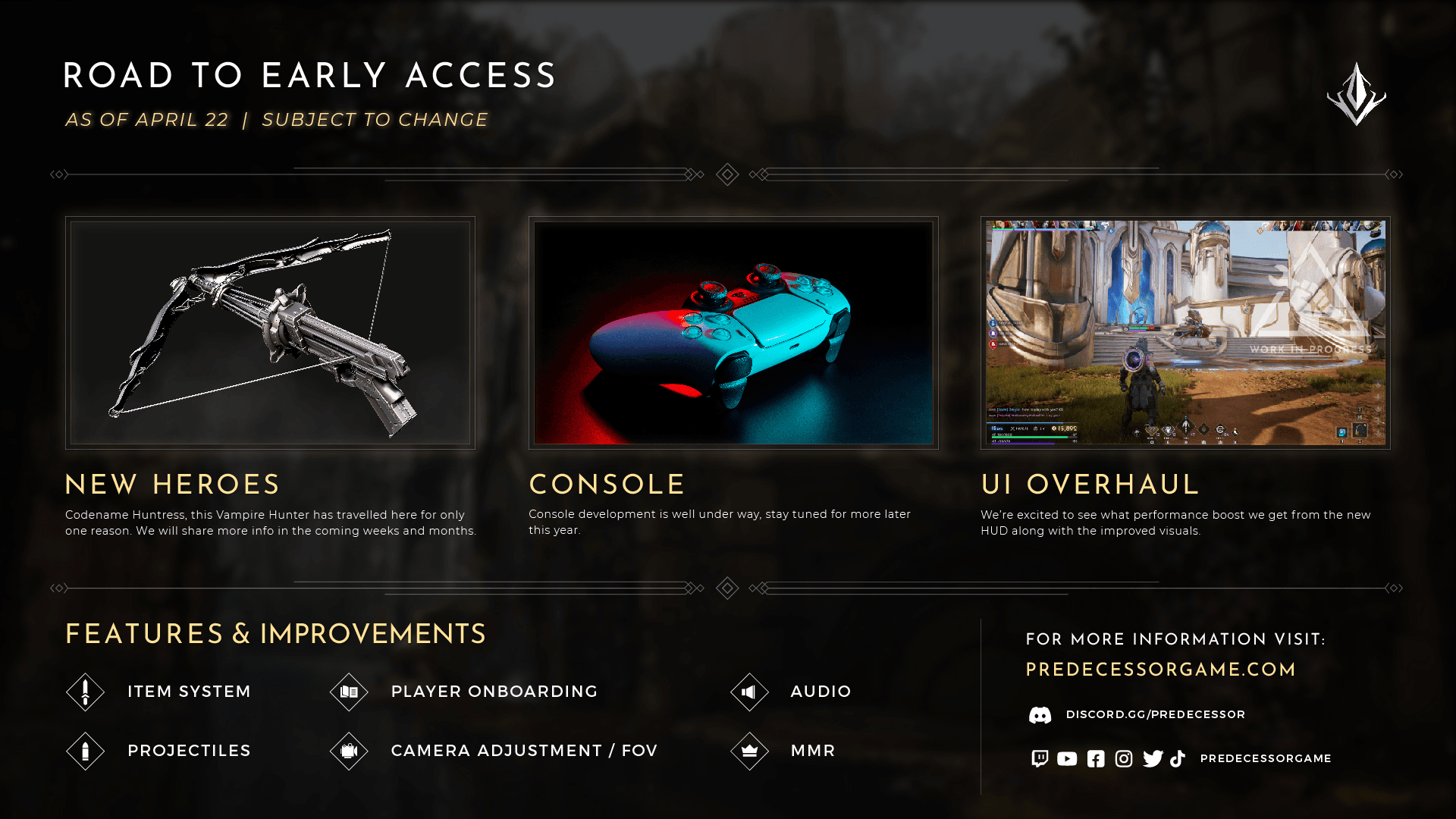Open the New Heroes crossbow thumbnail
Screen dimensions: 1456x819
click(x=270, y=333)
